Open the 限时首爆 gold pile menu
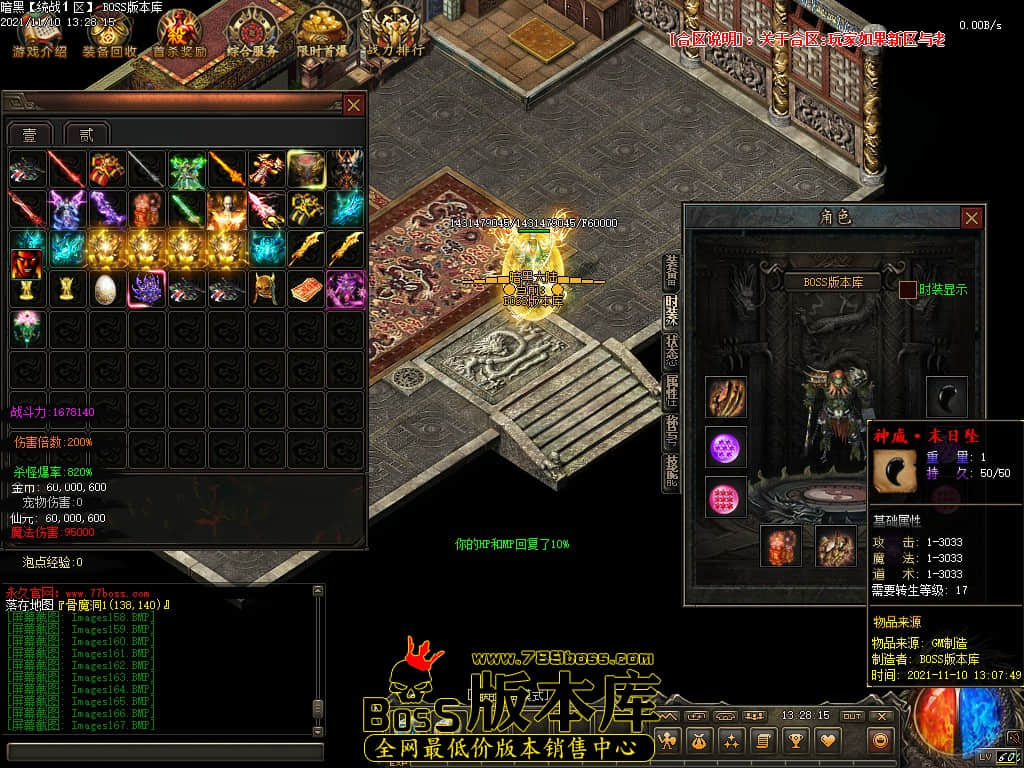This screenshot has width=1024, height=768. pyautogui.click(x=322, y=33)
